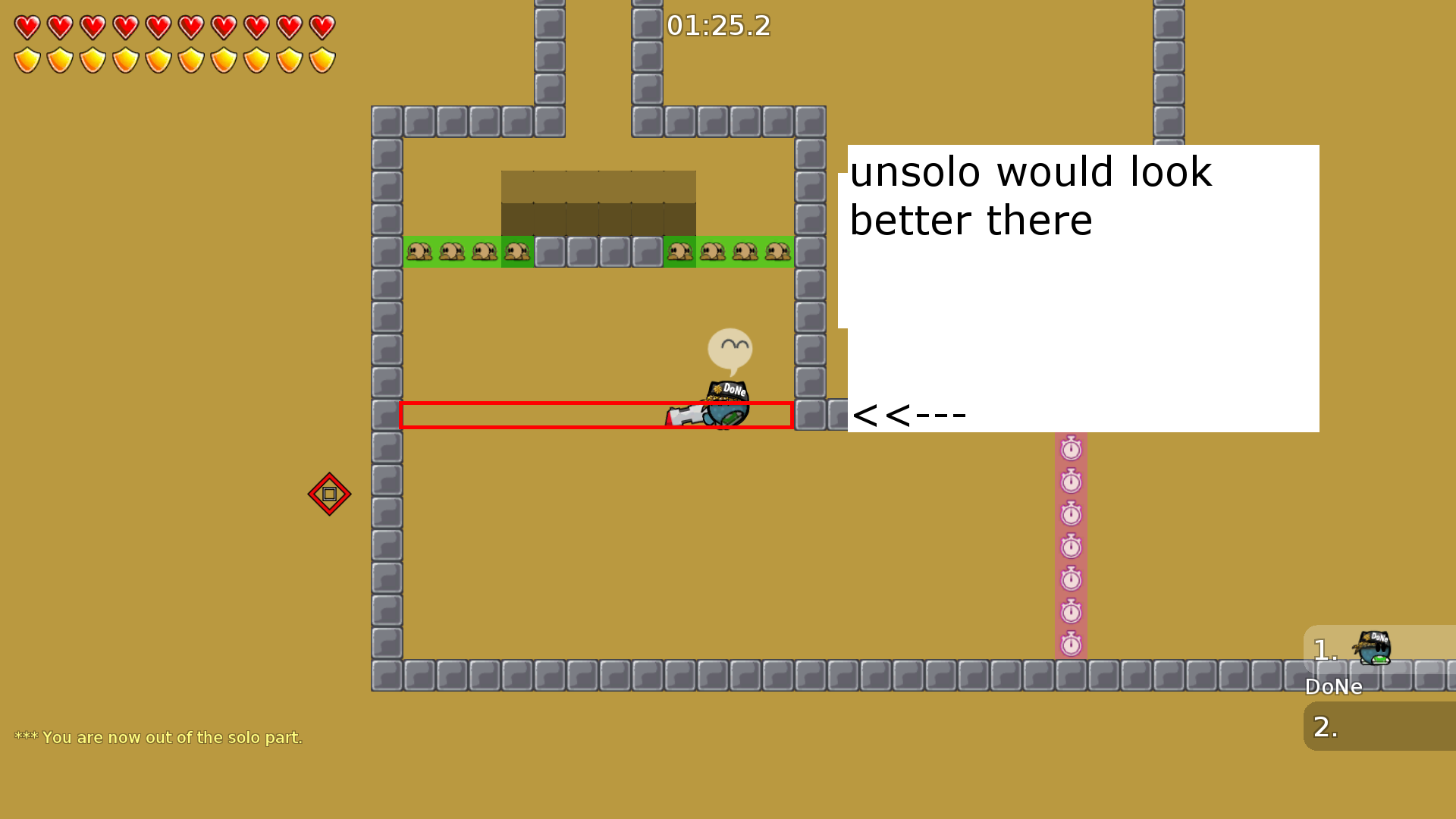Click the first red heart in the health bar
This screenshot has width=1456, height=819.
(28, 26)
